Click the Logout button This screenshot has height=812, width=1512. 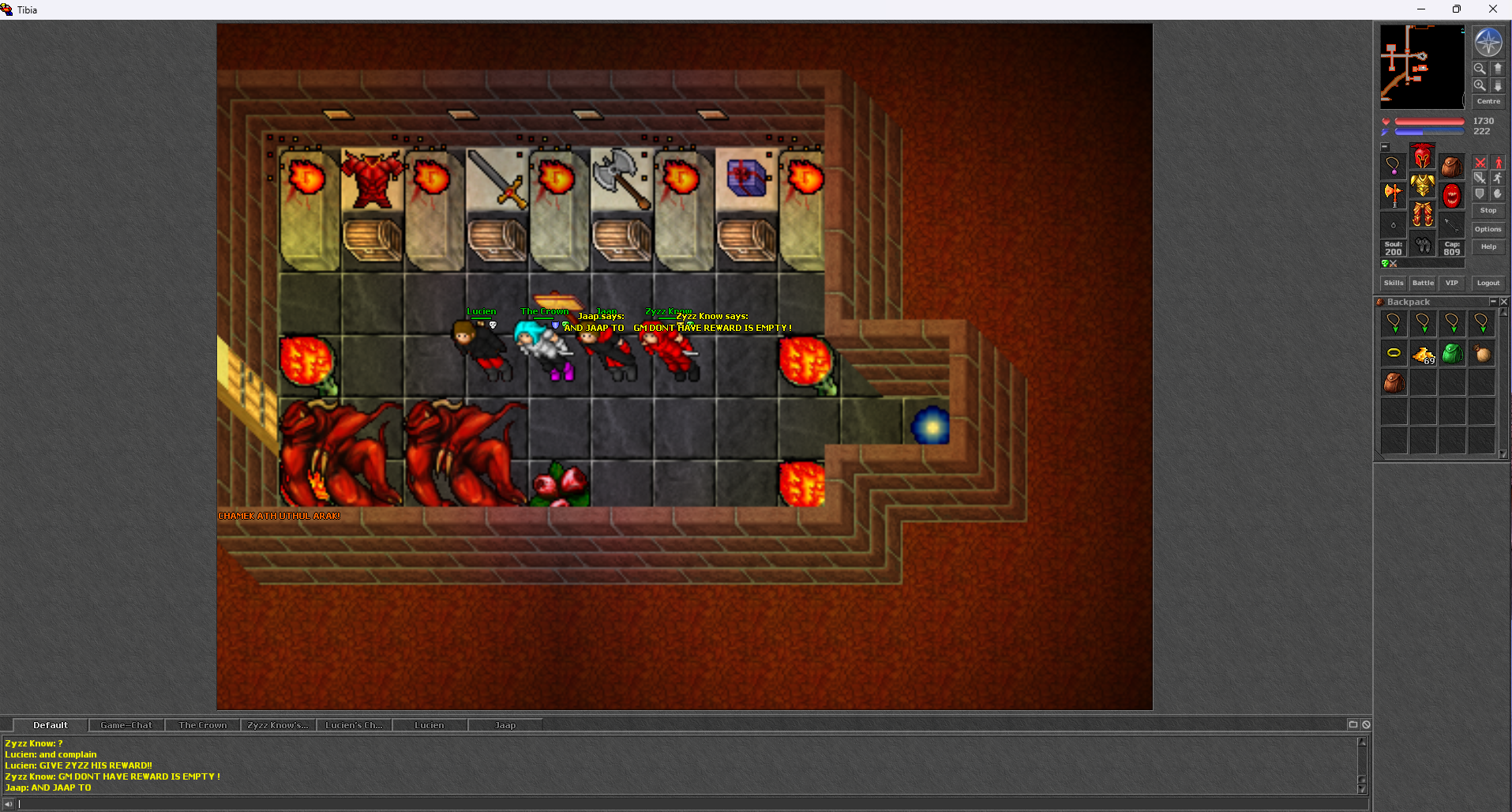pos(1488,283)
